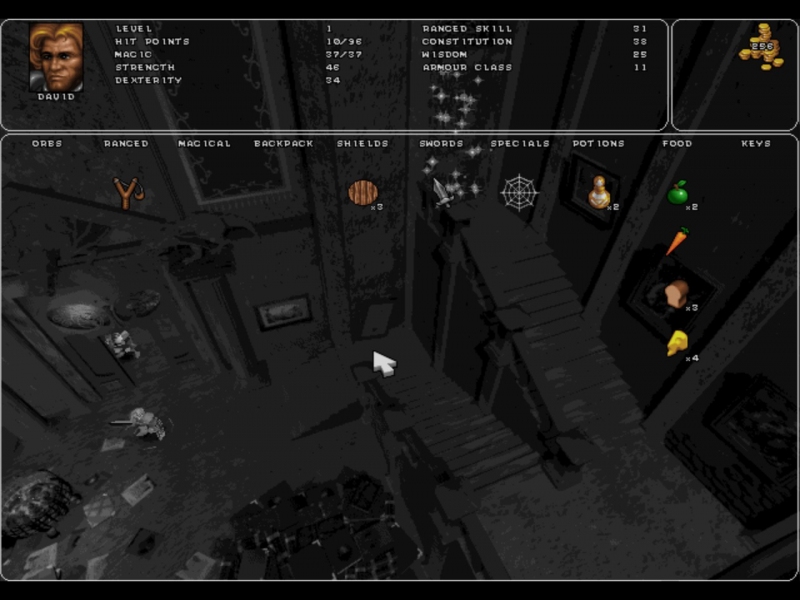Viewport: 800px width, 600px height.
Task: Click David's character portrait
Action: pyautogui.click(x=56, y=58)
